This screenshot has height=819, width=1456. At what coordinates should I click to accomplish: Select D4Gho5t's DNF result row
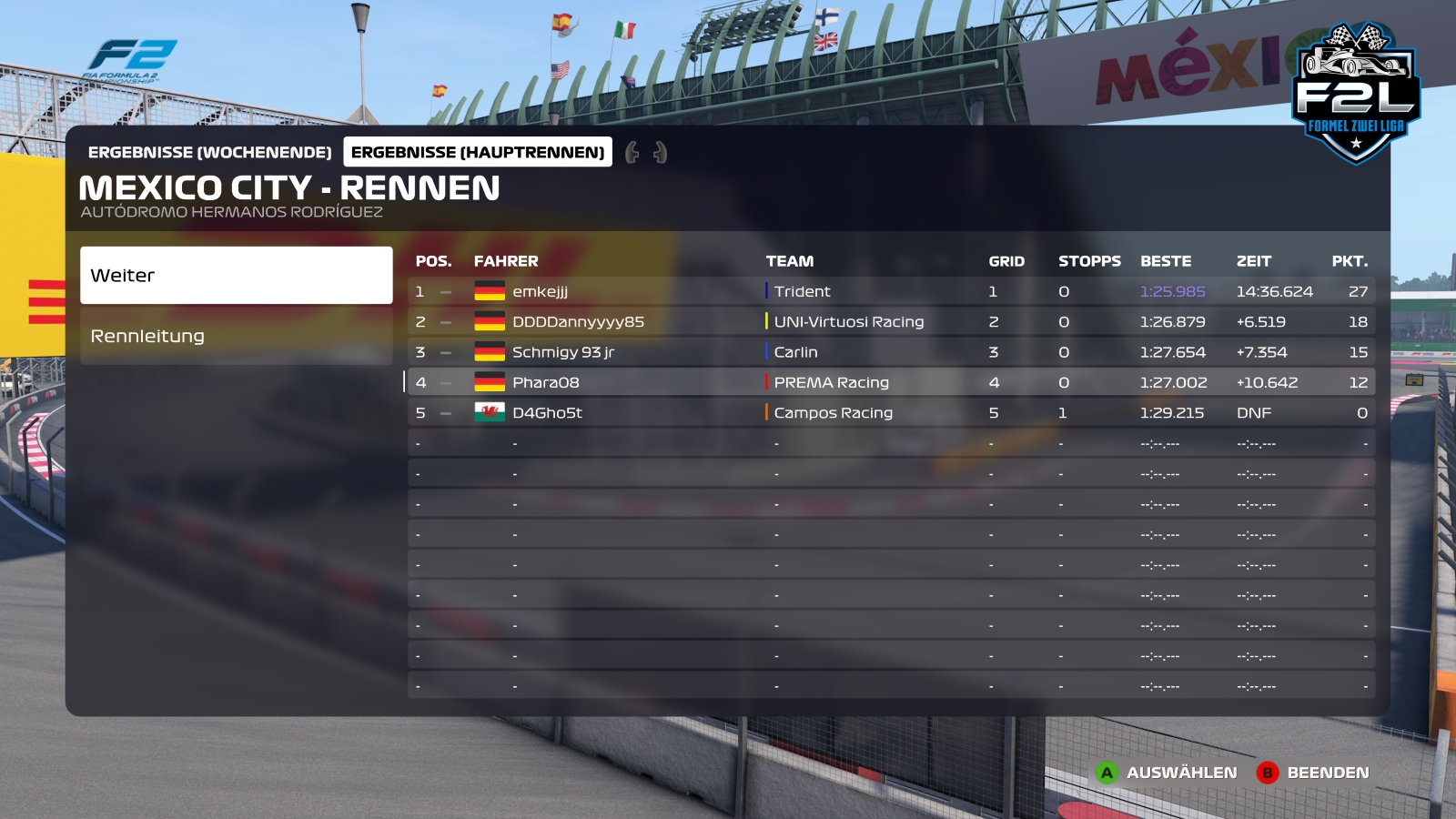coord(890,412)
